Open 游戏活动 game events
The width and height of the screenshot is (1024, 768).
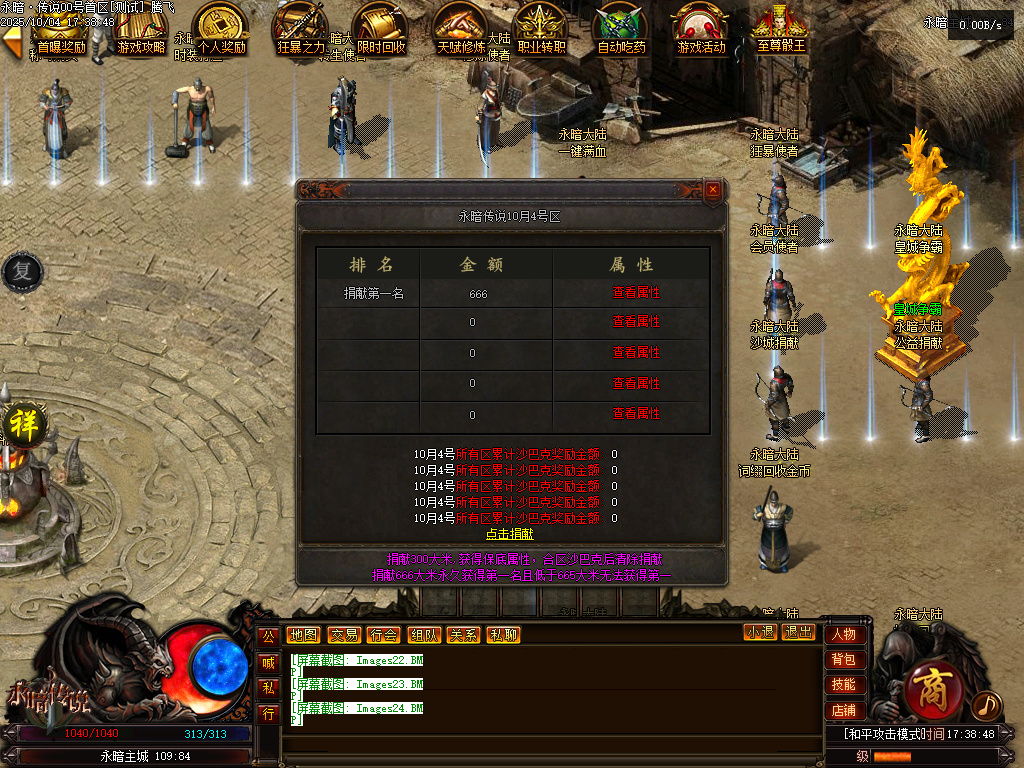click(x=701, y=30)
